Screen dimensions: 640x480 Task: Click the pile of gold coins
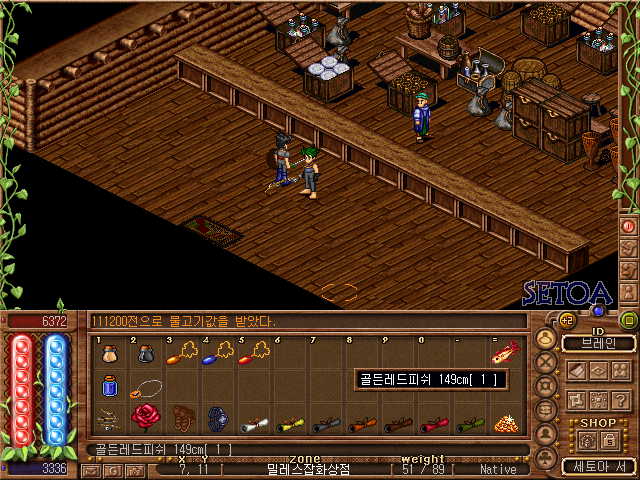pyautogui.click(x=506, y=421)
